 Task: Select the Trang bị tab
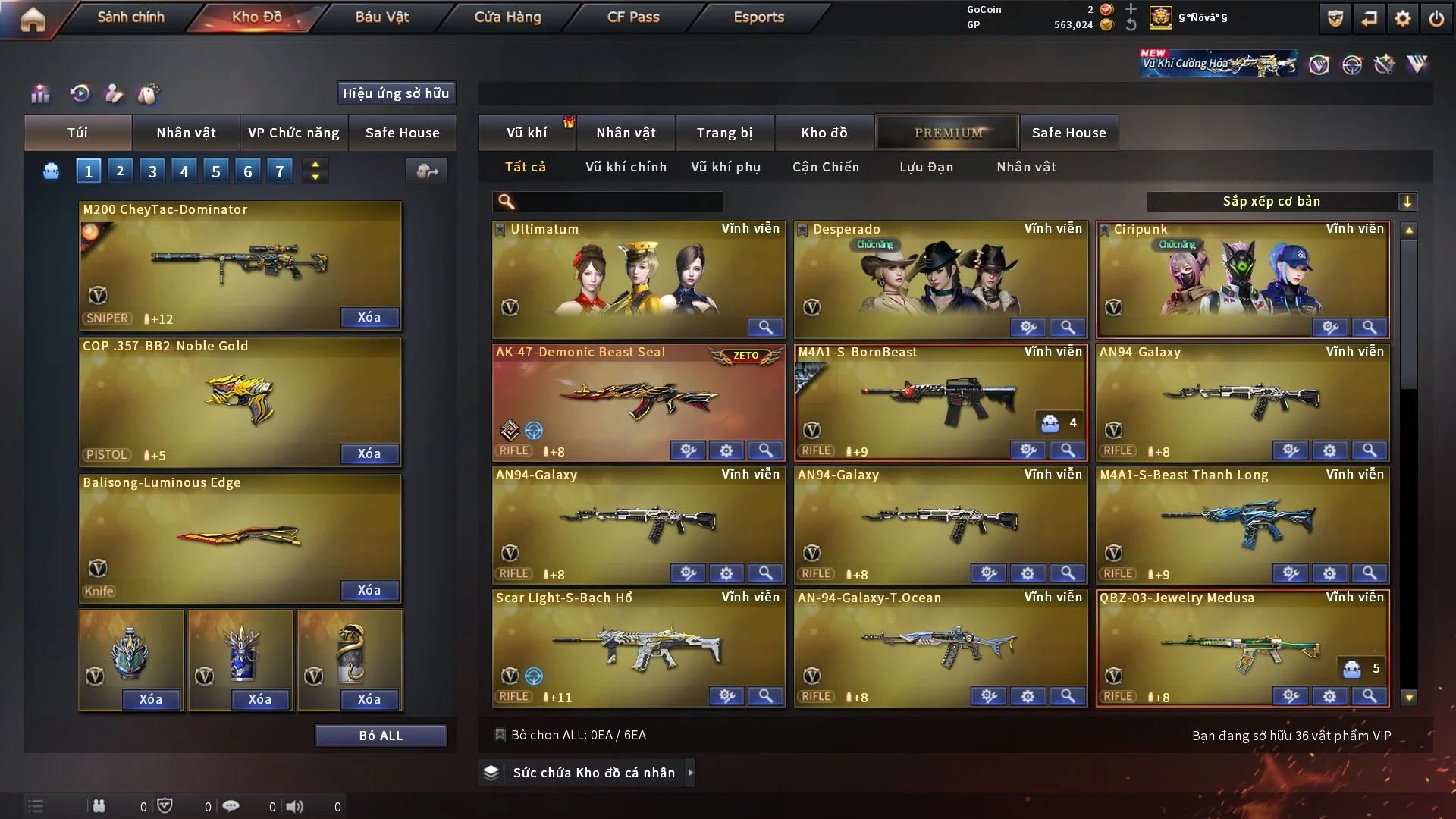click(x=724, y=133)
